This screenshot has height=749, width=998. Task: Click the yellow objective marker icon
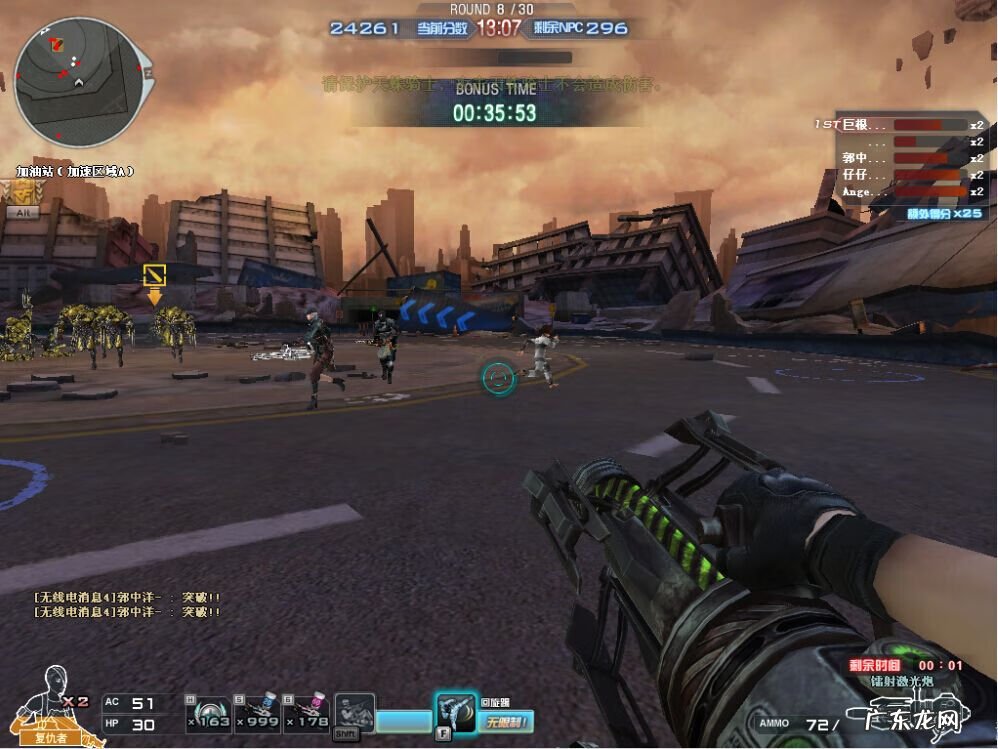tap(154, 274)
